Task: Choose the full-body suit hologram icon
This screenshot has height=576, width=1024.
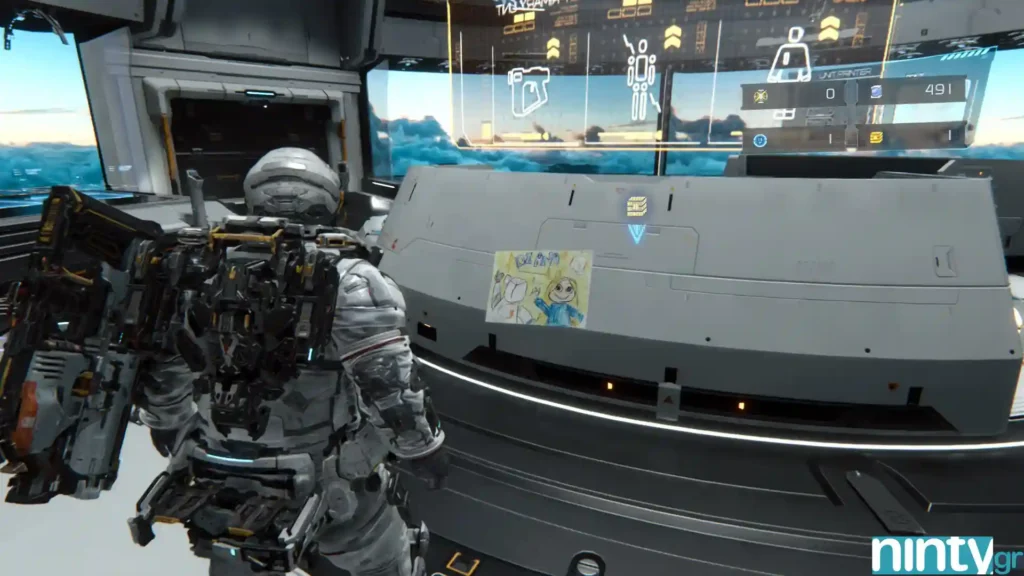Action: pyautogui.click(x=640, y=76)
